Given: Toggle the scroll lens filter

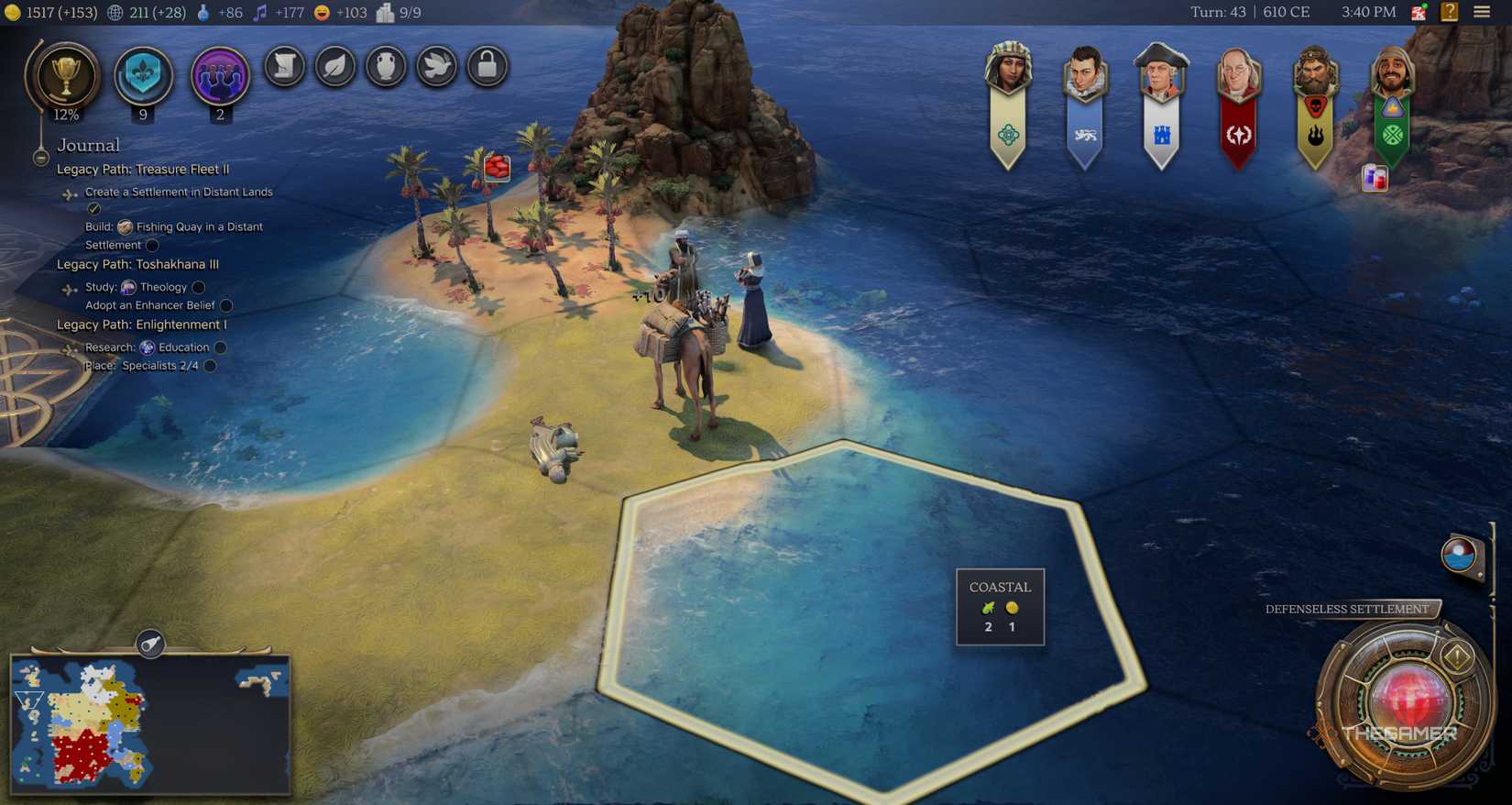Looking at the screenshot, I should [x=284, y=66].
